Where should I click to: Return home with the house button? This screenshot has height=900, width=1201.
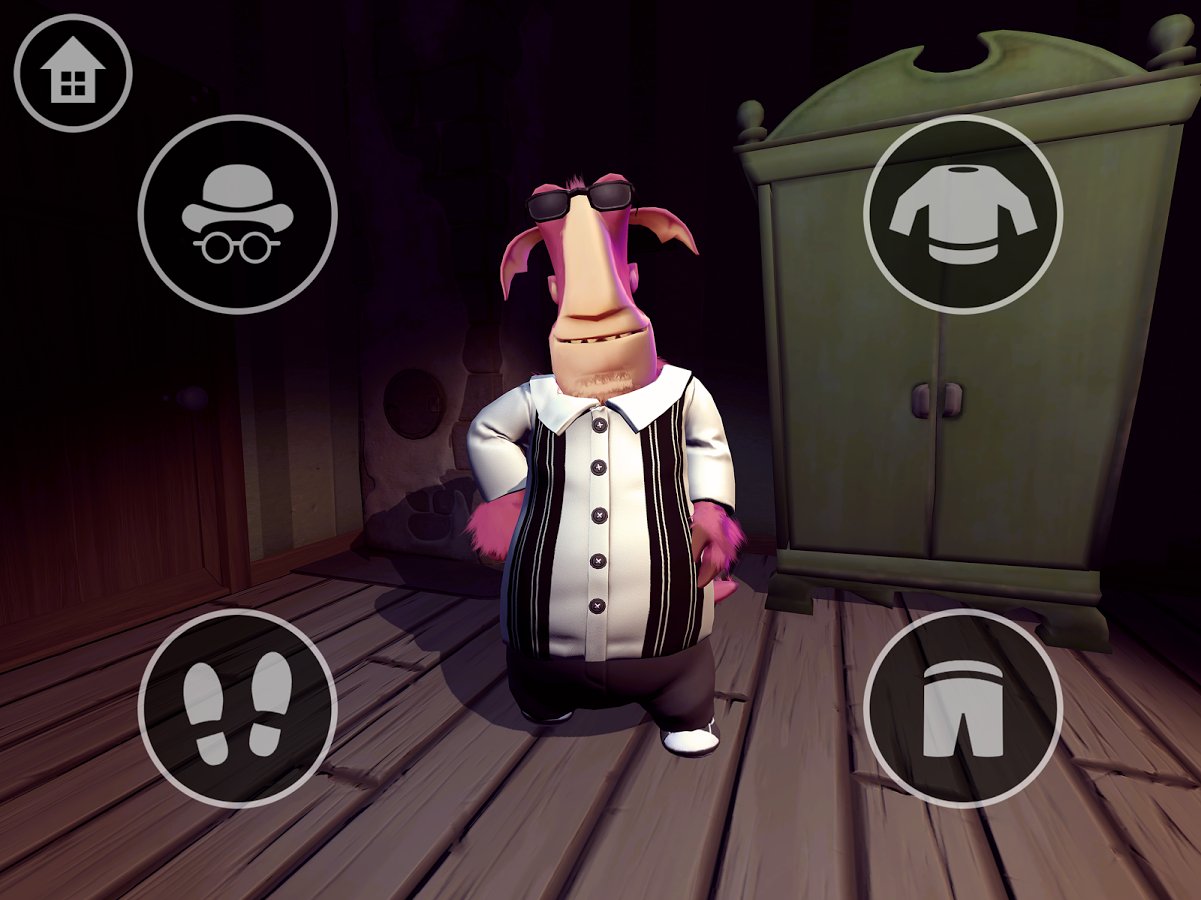click(73, 73)
